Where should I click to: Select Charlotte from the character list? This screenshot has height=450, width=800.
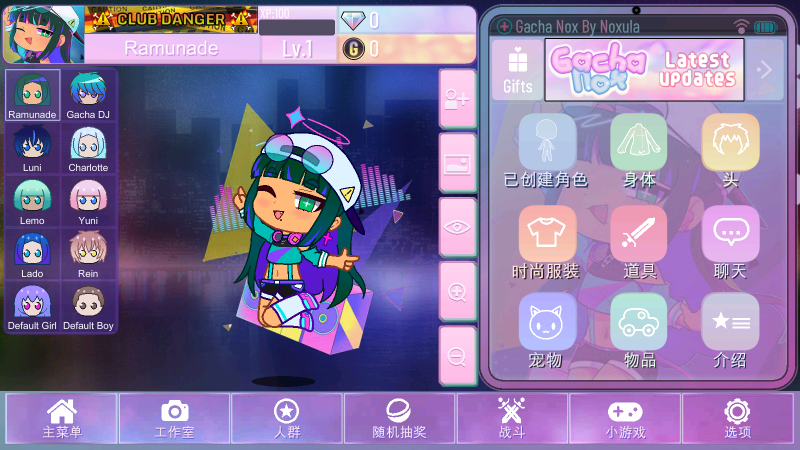(x=88, y=148)
